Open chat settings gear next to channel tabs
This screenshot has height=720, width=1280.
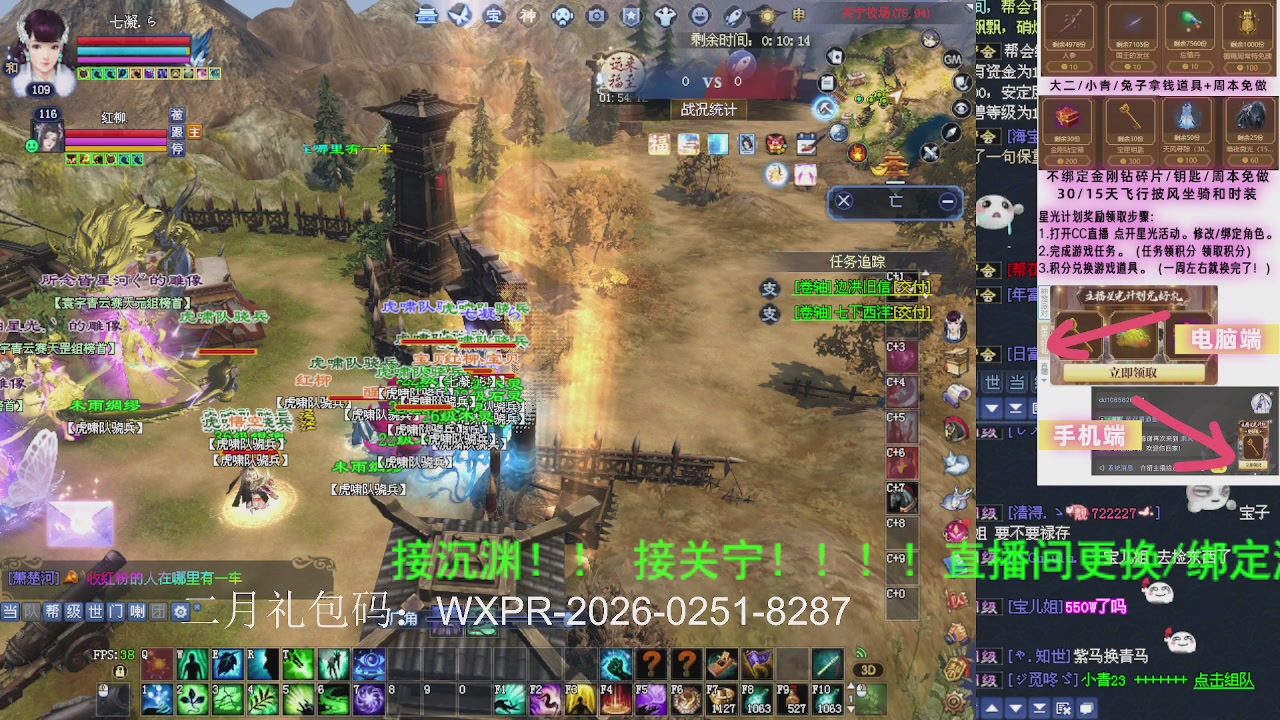pos(178,611)
